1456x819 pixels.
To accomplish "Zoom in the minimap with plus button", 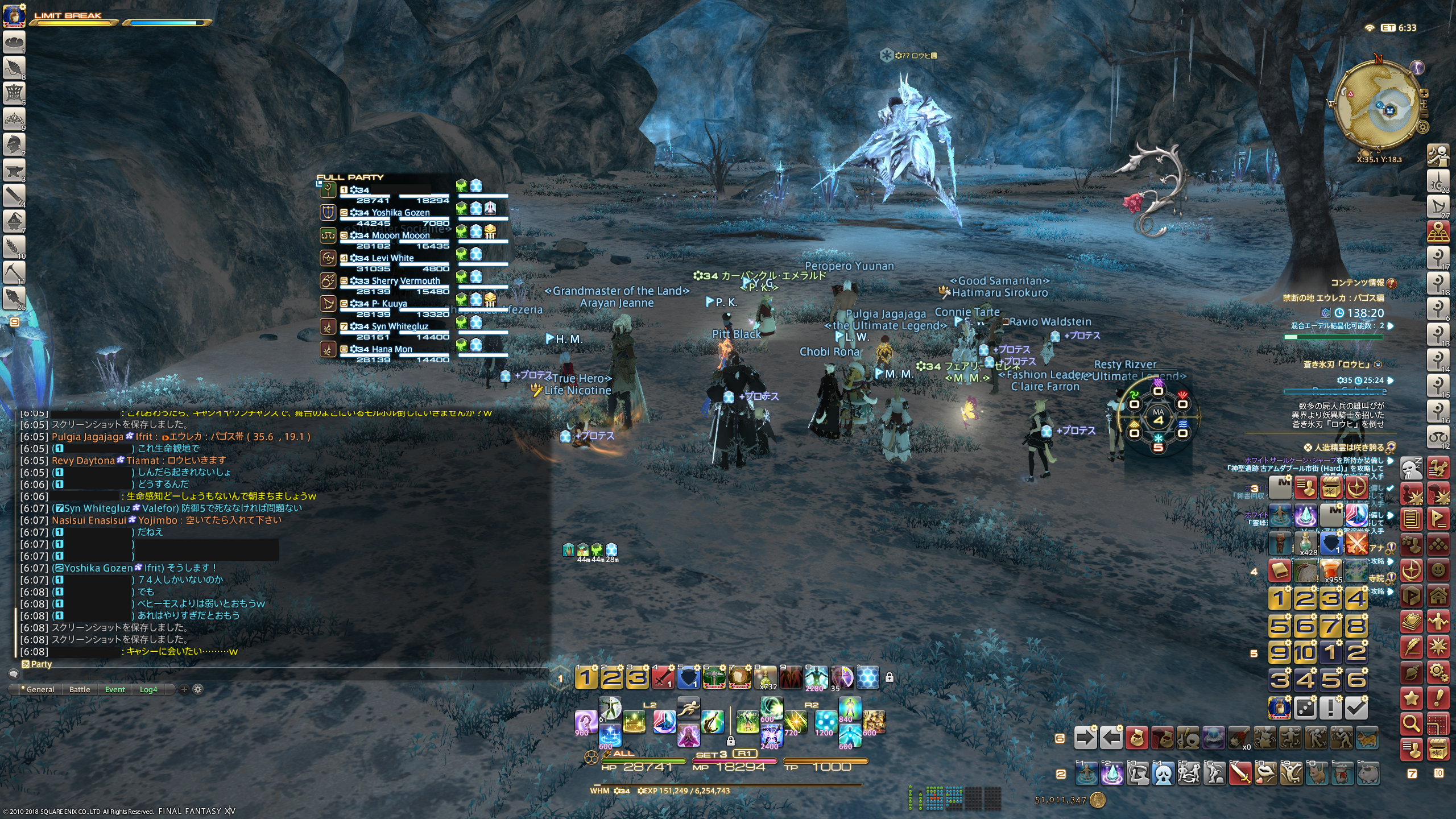I will (x=1424, y=93).
